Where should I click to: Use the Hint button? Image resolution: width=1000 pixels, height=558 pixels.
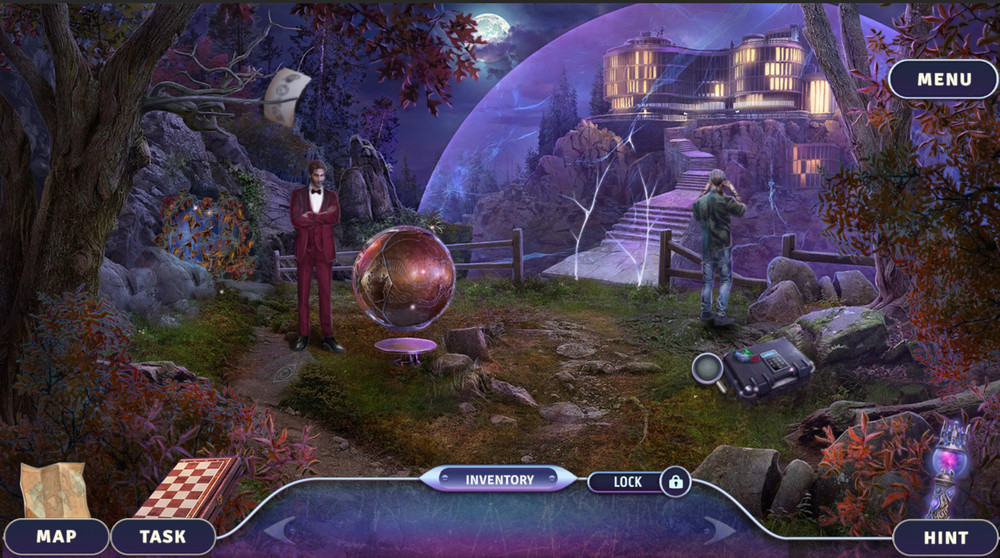click(x=945, y=537)
